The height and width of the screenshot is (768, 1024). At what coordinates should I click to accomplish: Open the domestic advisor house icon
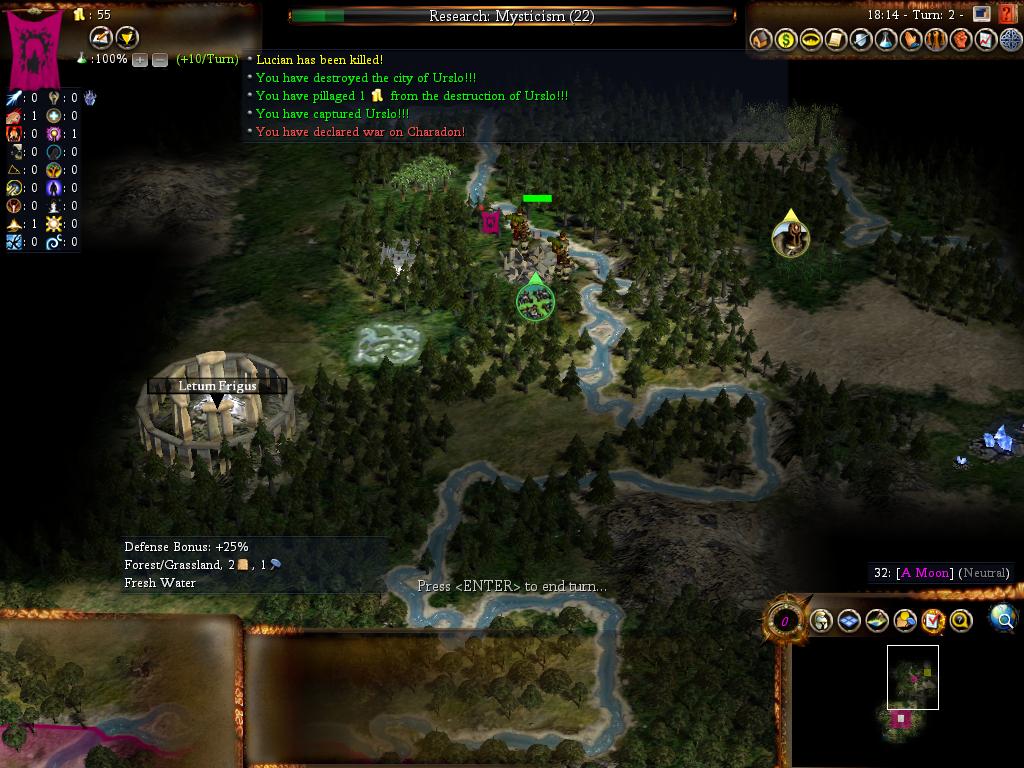point(762,40)
